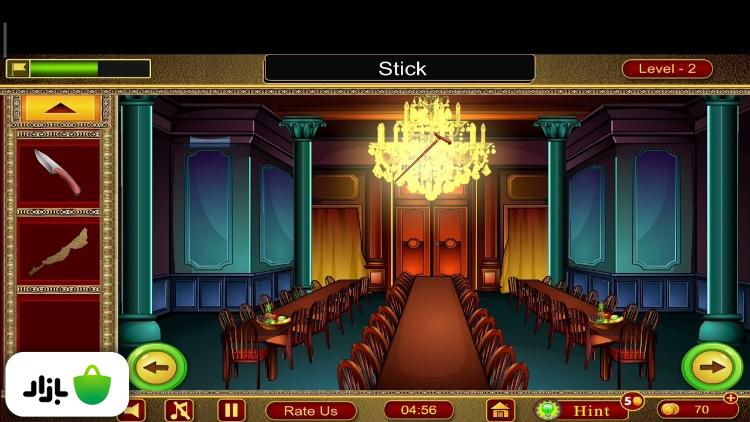Select the torn map piece slot
The height and width of the screenshot is (422, 750).
[x=58, y=252]
